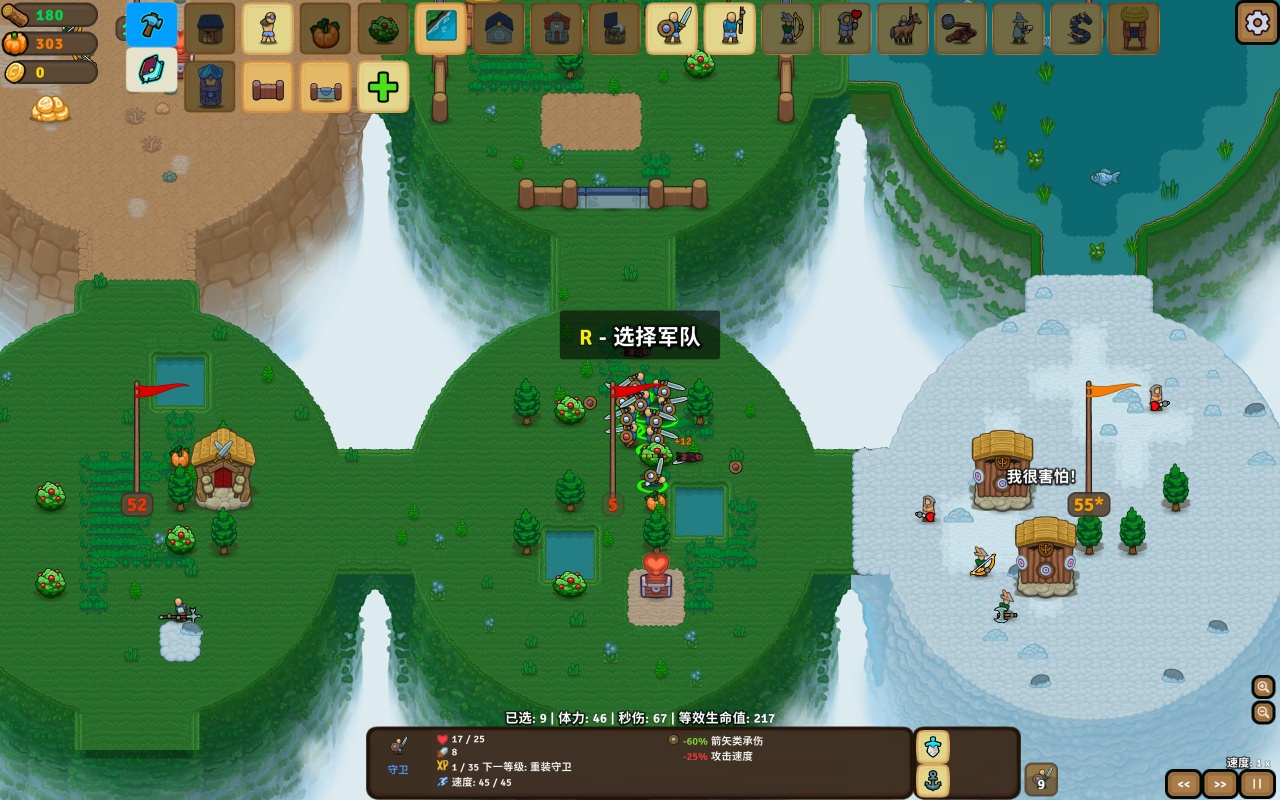The width and height of the screenshot is (1280, 800).
Task: Open the settings gear menu
Action: click(1256, 22)
